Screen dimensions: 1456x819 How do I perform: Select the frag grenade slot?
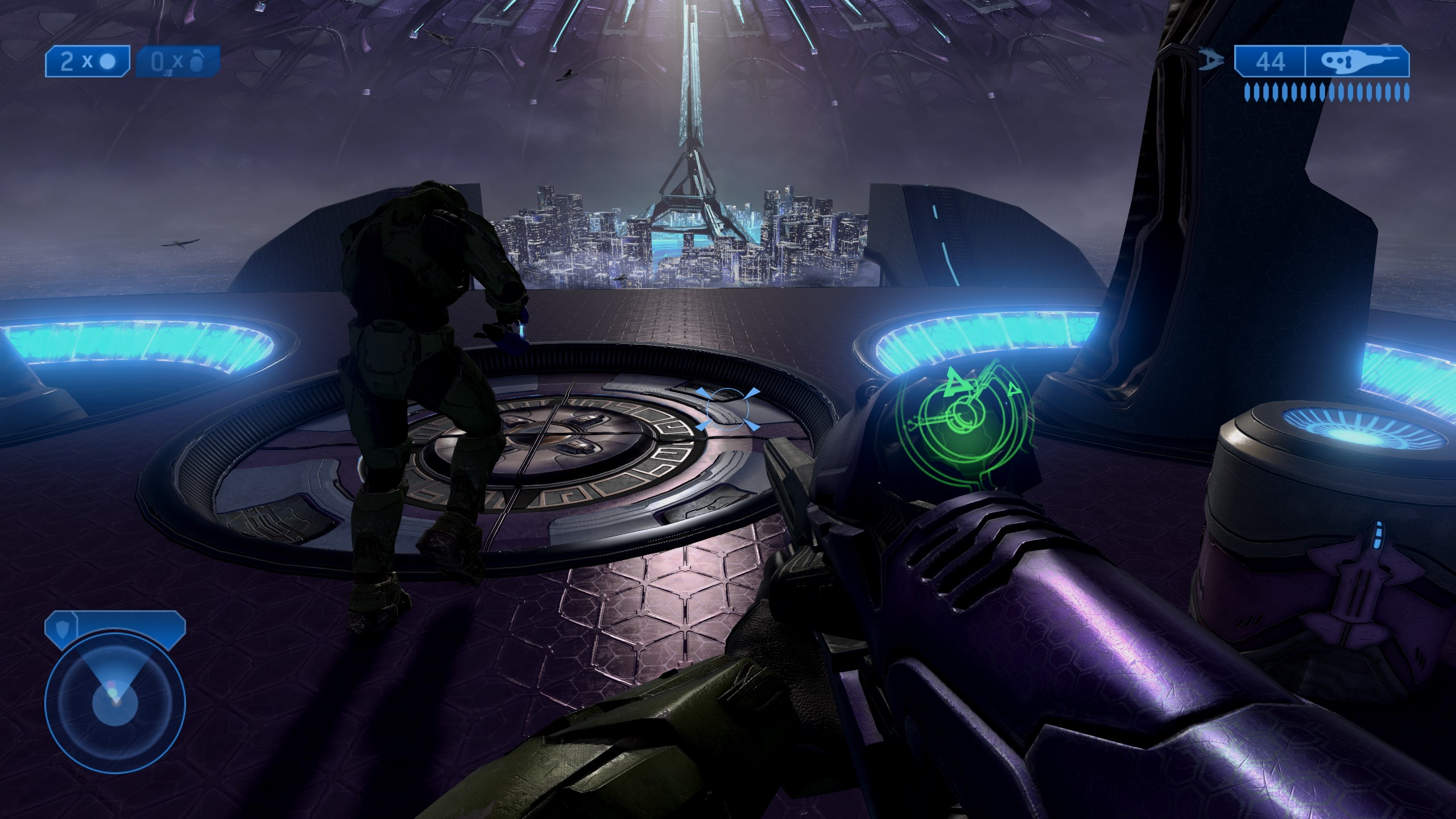[x=177, y=61]
